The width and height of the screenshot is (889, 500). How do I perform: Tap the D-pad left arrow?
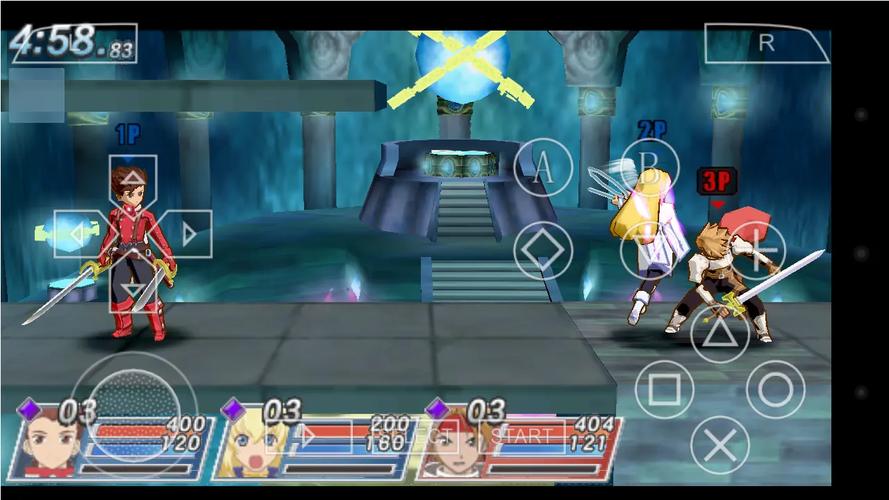[x=78, y=235]
